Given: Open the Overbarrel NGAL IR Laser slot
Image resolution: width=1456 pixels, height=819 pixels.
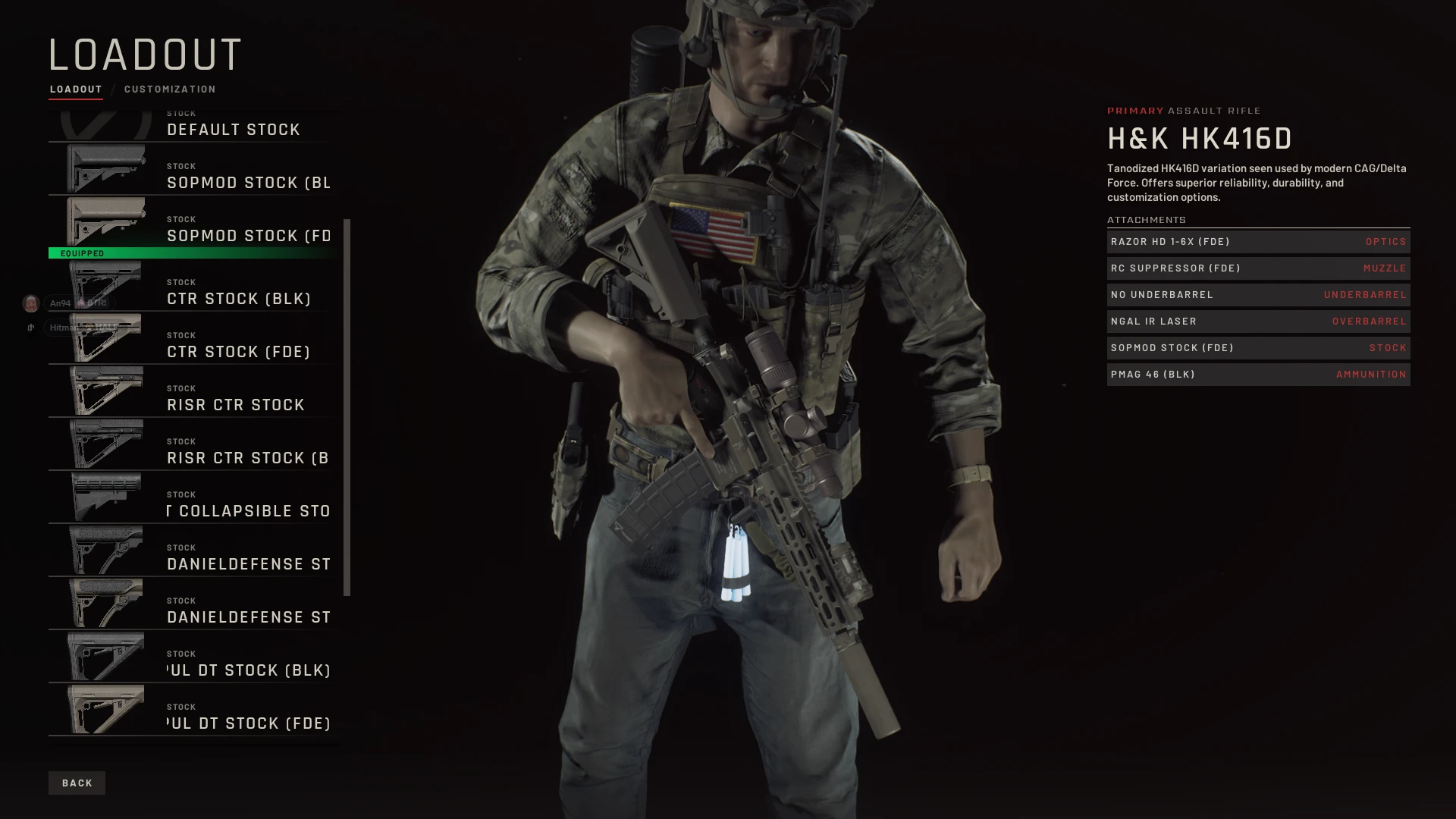Looking at the screenshot, I should tap(1258, 322).
